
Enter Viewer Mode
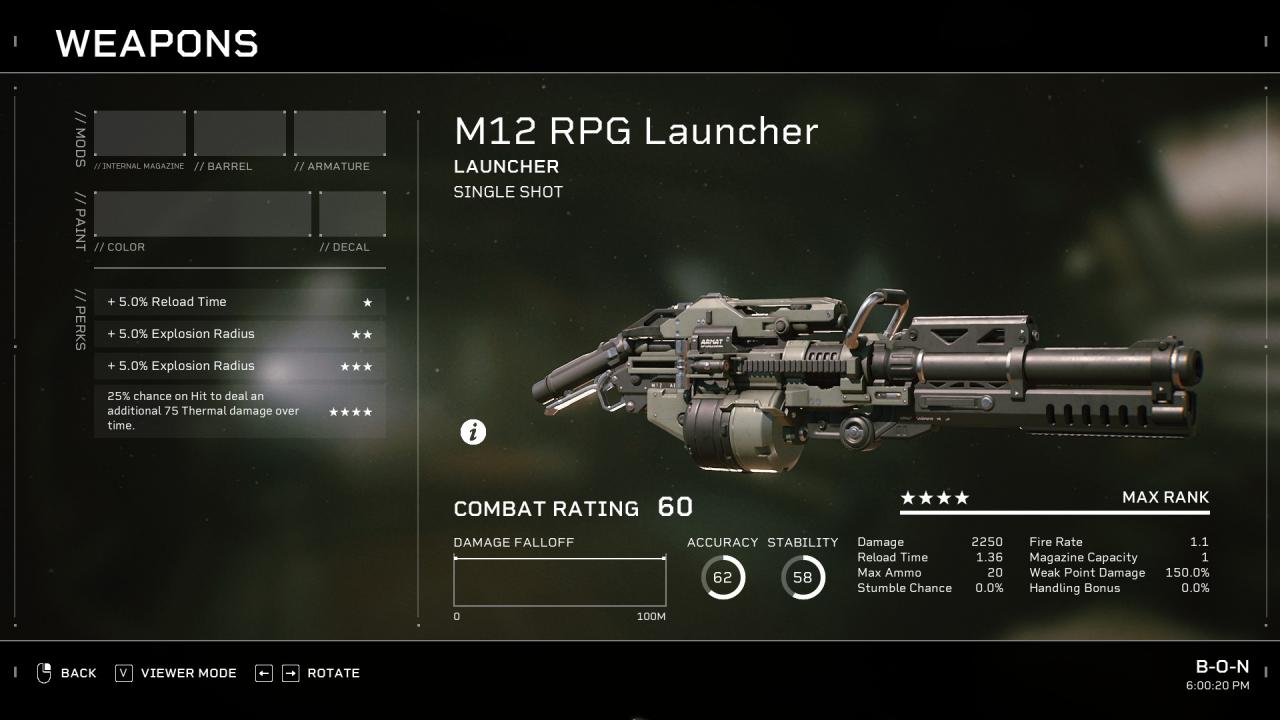tap(176, 673)
